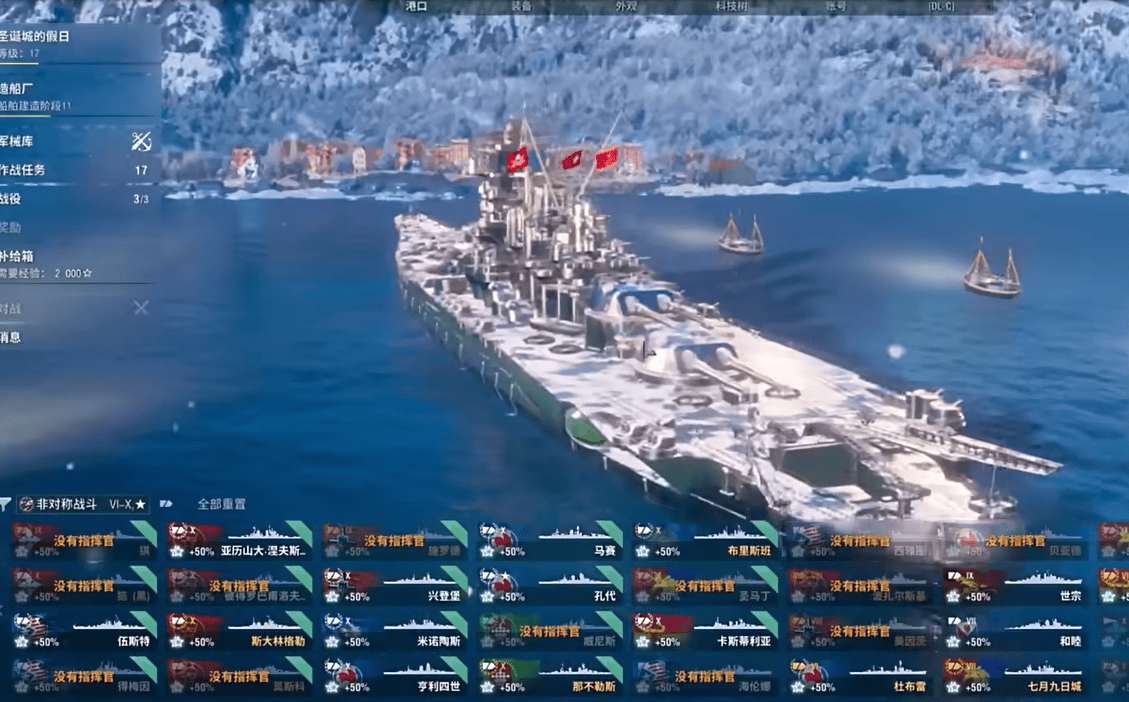Pick the 卡斯蒂利亚 ship card
The height and width of the screenshot is (702, 1129).
coord(704,632)
